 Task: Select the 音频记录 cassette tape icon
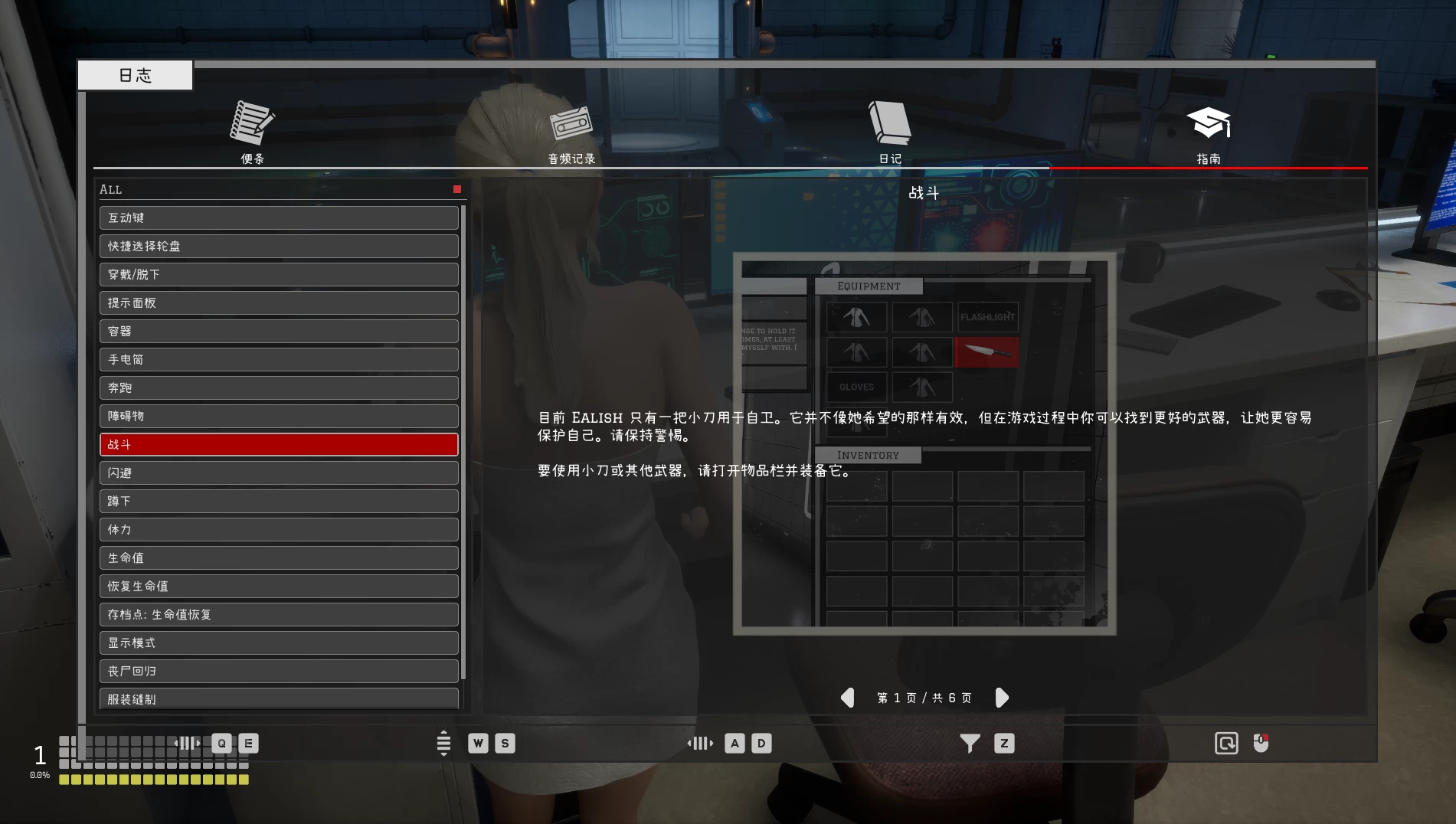pos(570,125)
